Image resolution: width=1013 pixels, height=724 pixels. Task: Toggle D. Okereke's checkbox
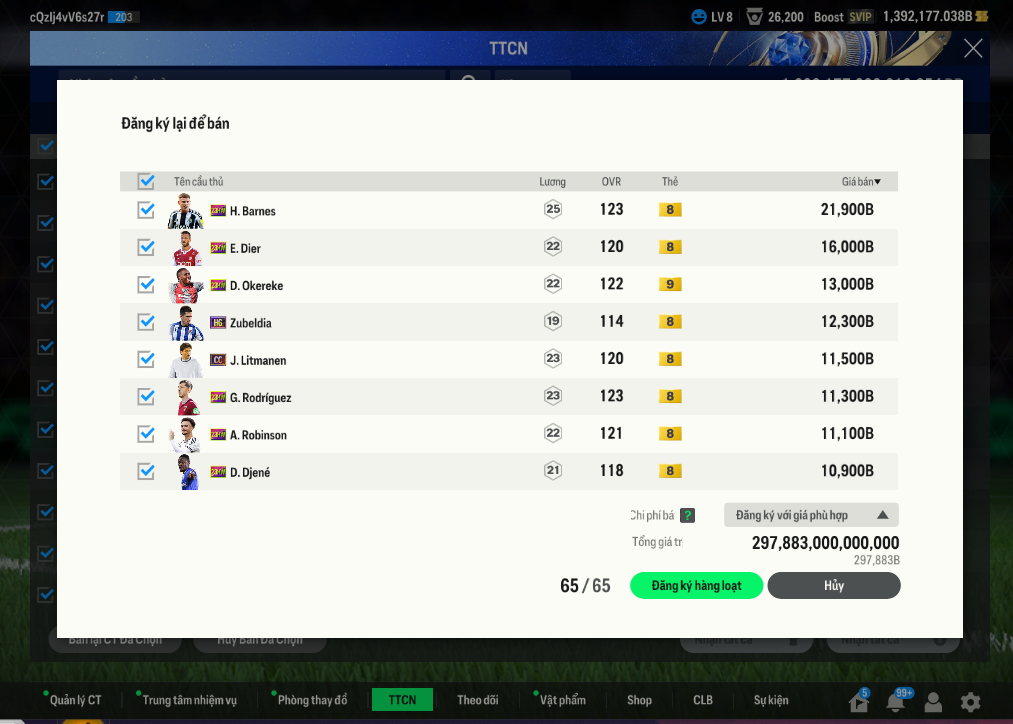coord(146,285)
